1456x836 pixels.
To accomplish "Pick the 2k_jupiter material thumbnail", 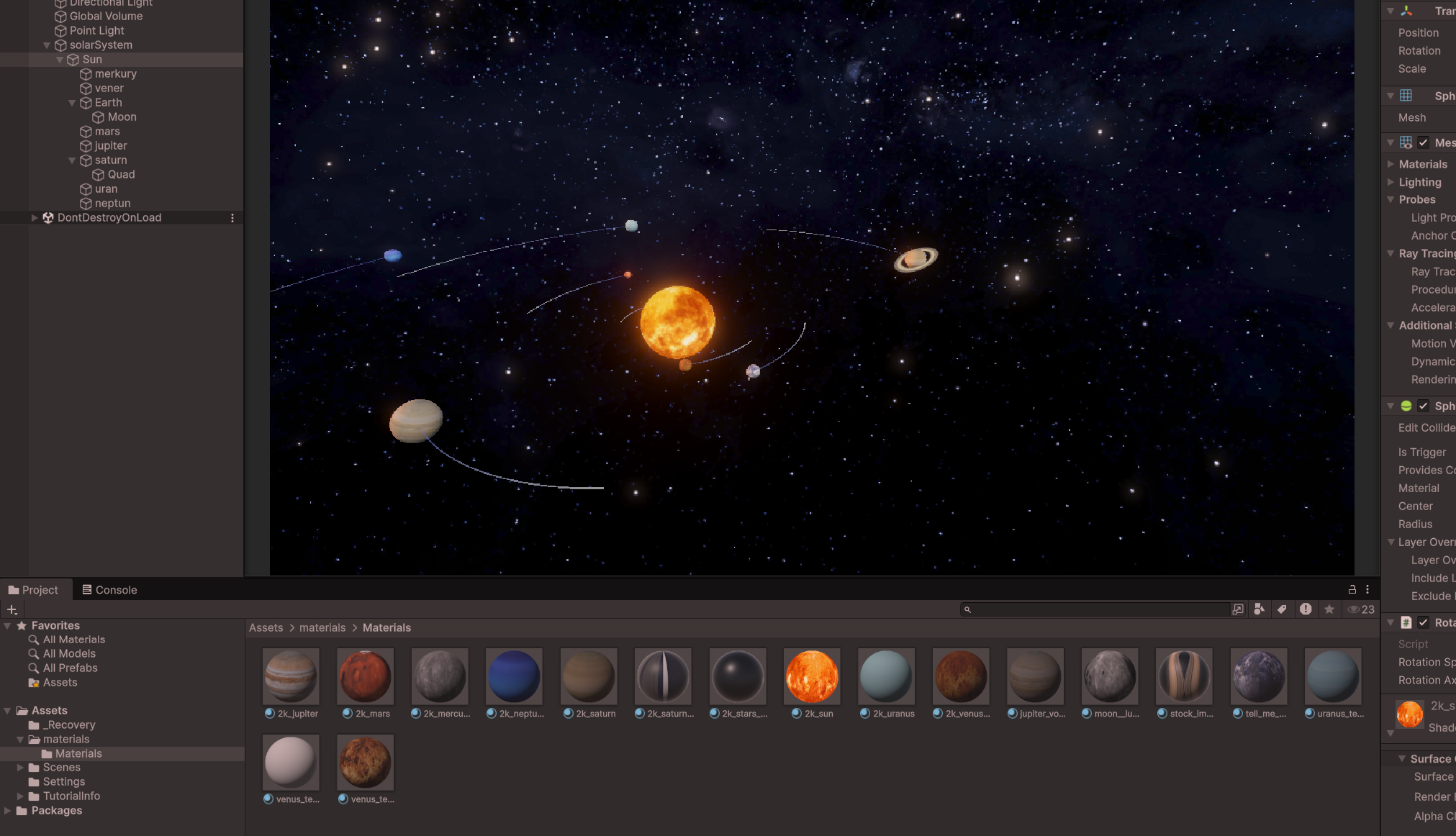I will click(x=291, y=676).
